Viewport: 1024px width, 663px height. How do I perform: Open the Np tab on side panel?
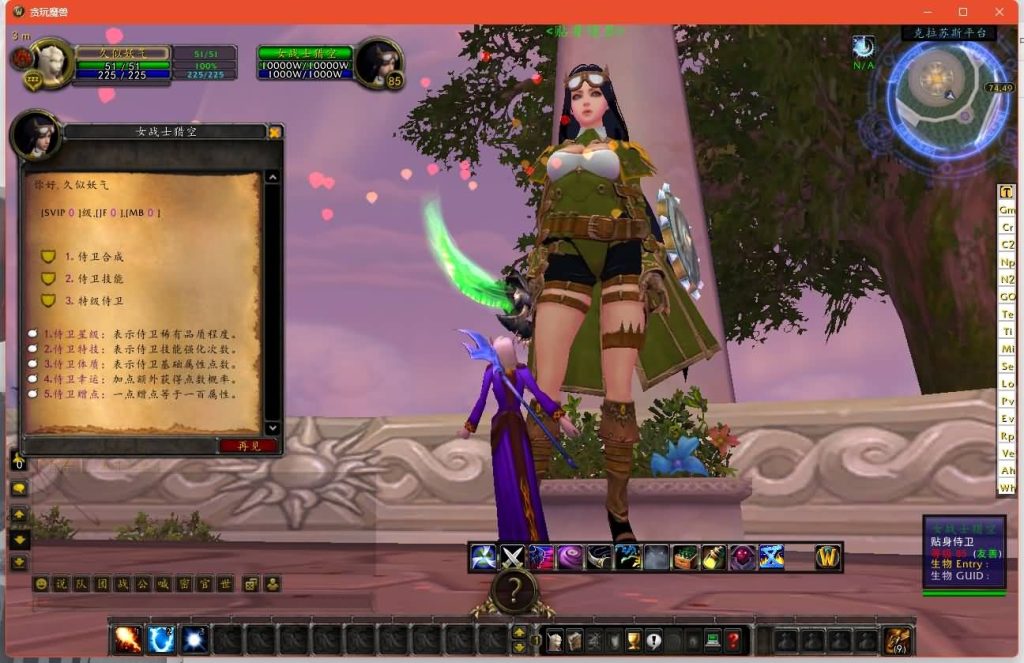[x=1007, y=263]
